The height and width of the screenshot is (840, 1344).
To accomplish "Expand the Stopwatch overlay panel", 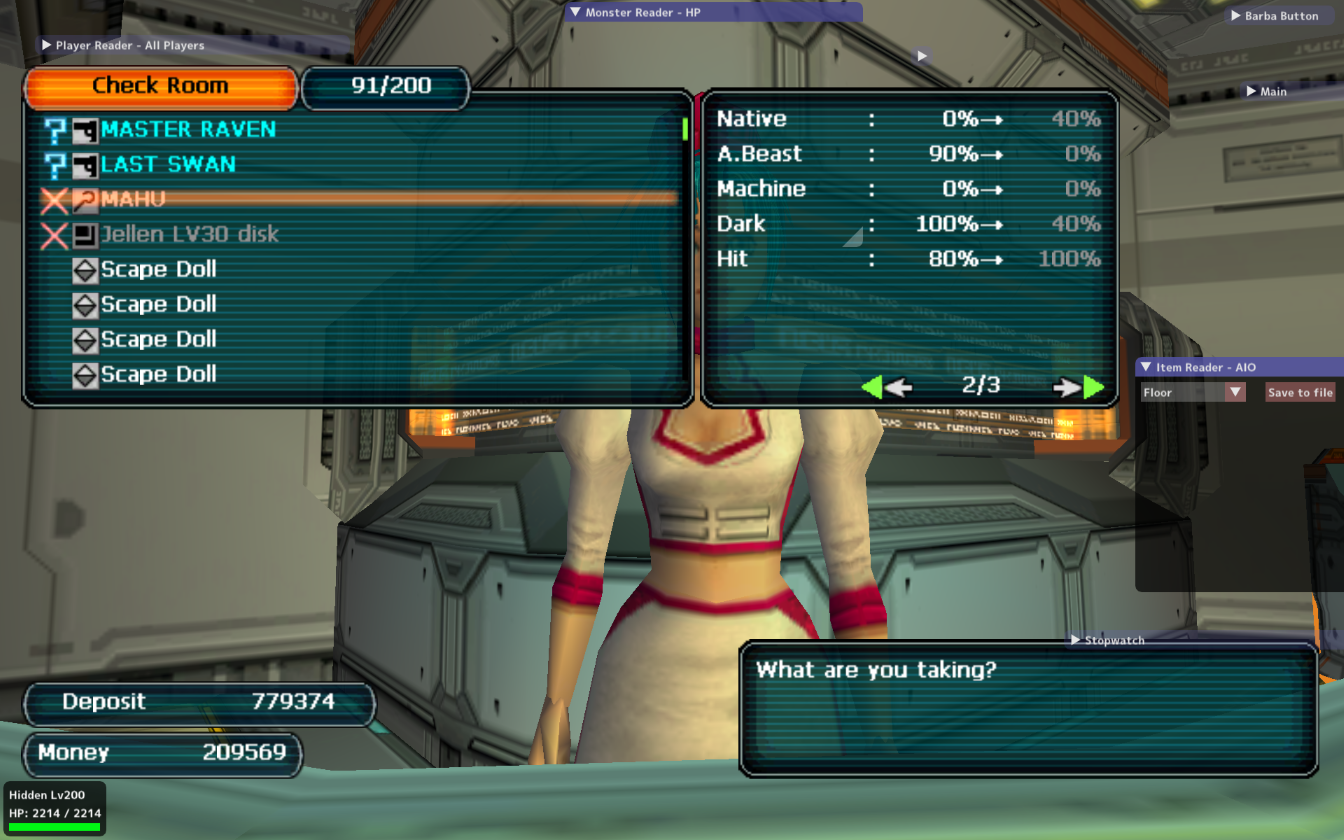I will pyautogui.click(x=1076, y=640).
